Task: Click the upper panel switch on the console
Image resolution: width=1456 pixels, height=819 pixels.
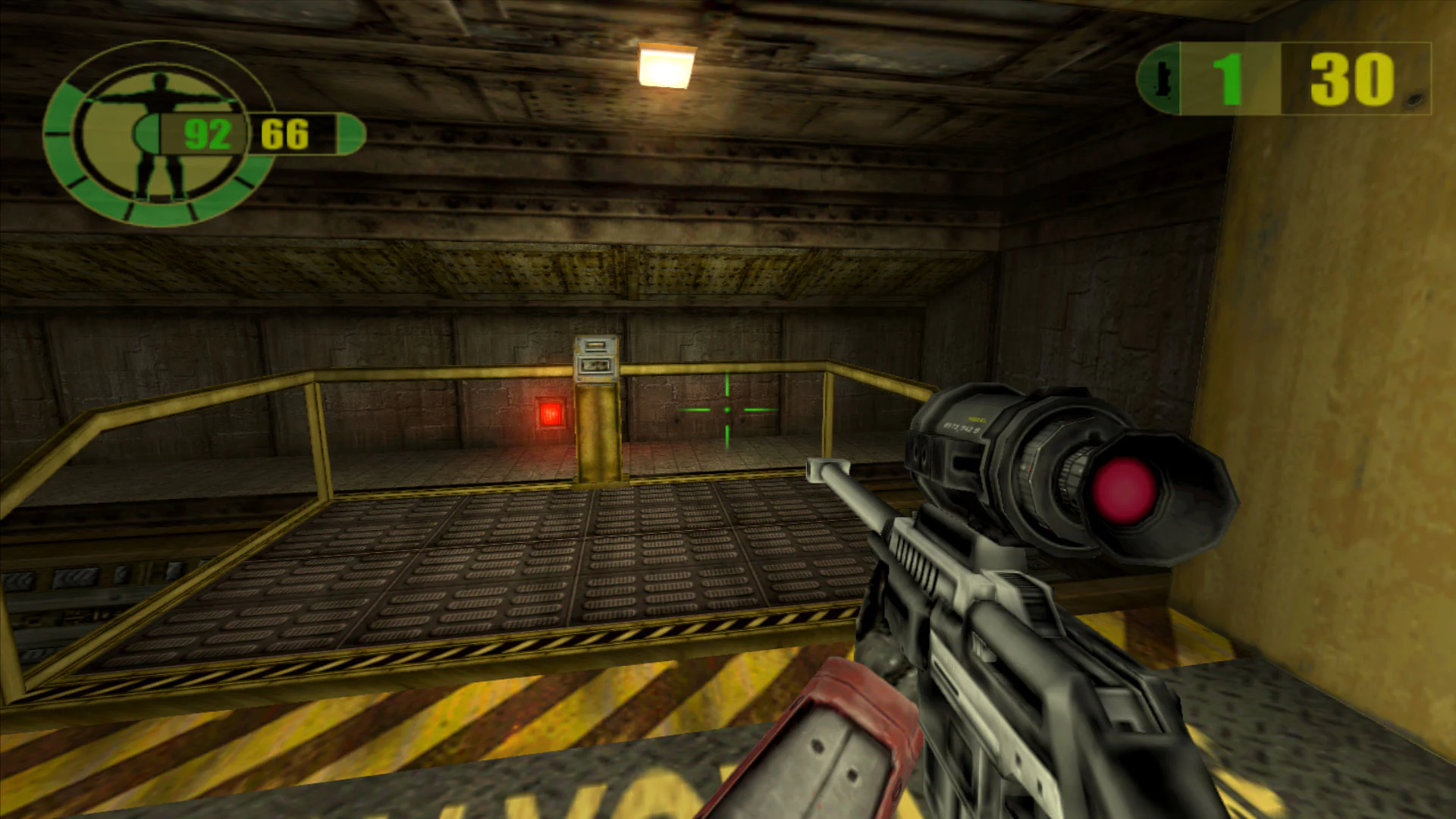Action: point(595,344)
